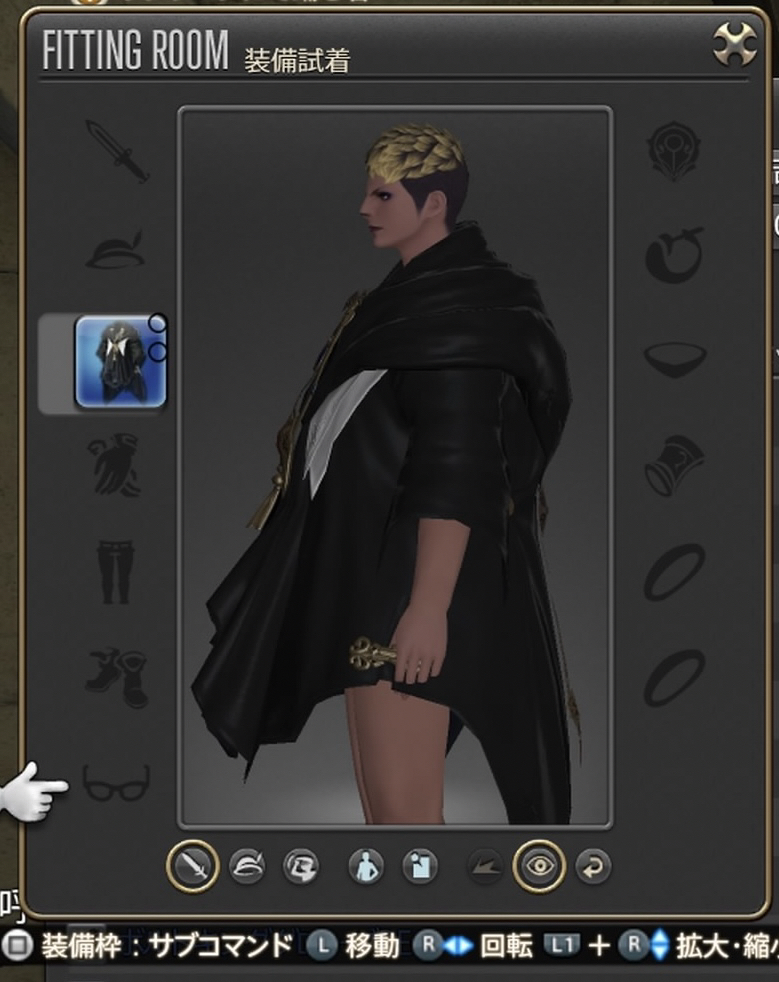Click the blue character silhouette button

click(x=366, y=866)
